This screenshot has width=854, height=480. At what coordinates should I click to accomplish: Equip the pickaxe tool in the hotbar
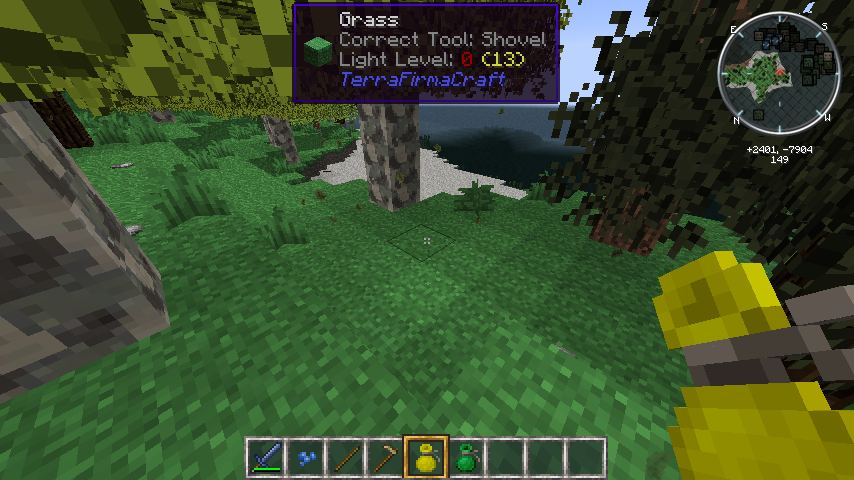pos(385,458)
